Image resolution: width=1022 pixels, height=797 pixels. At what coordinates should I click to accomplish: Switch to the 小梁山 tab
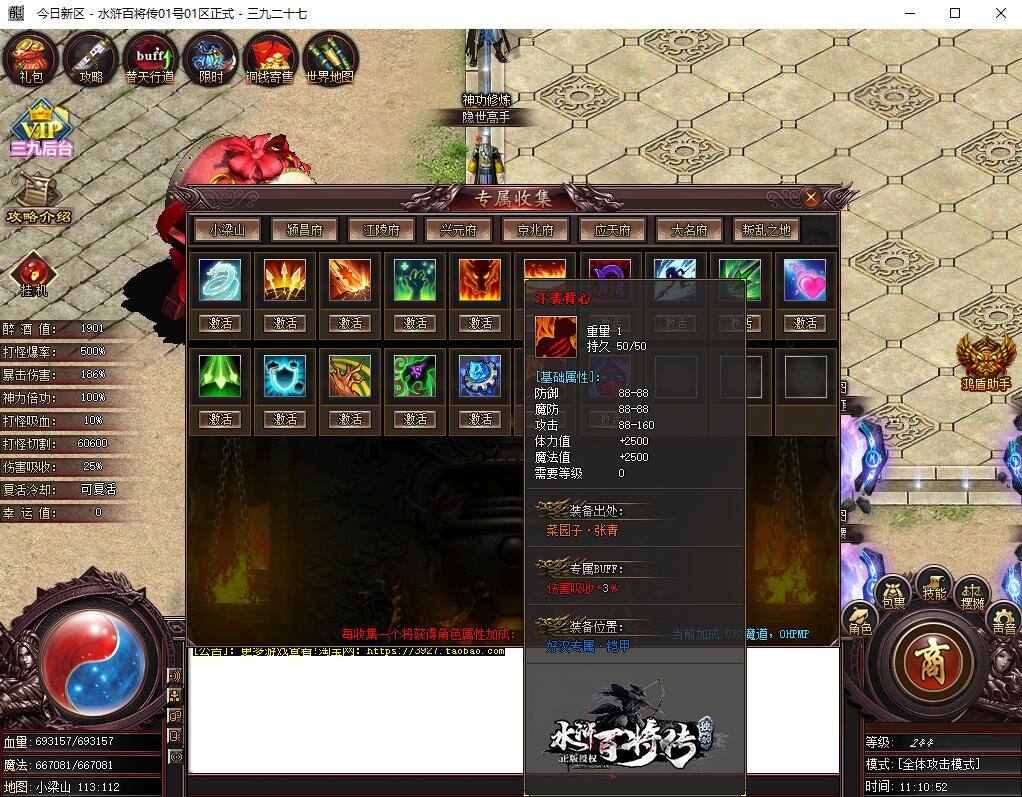click(x=227, y=230)
